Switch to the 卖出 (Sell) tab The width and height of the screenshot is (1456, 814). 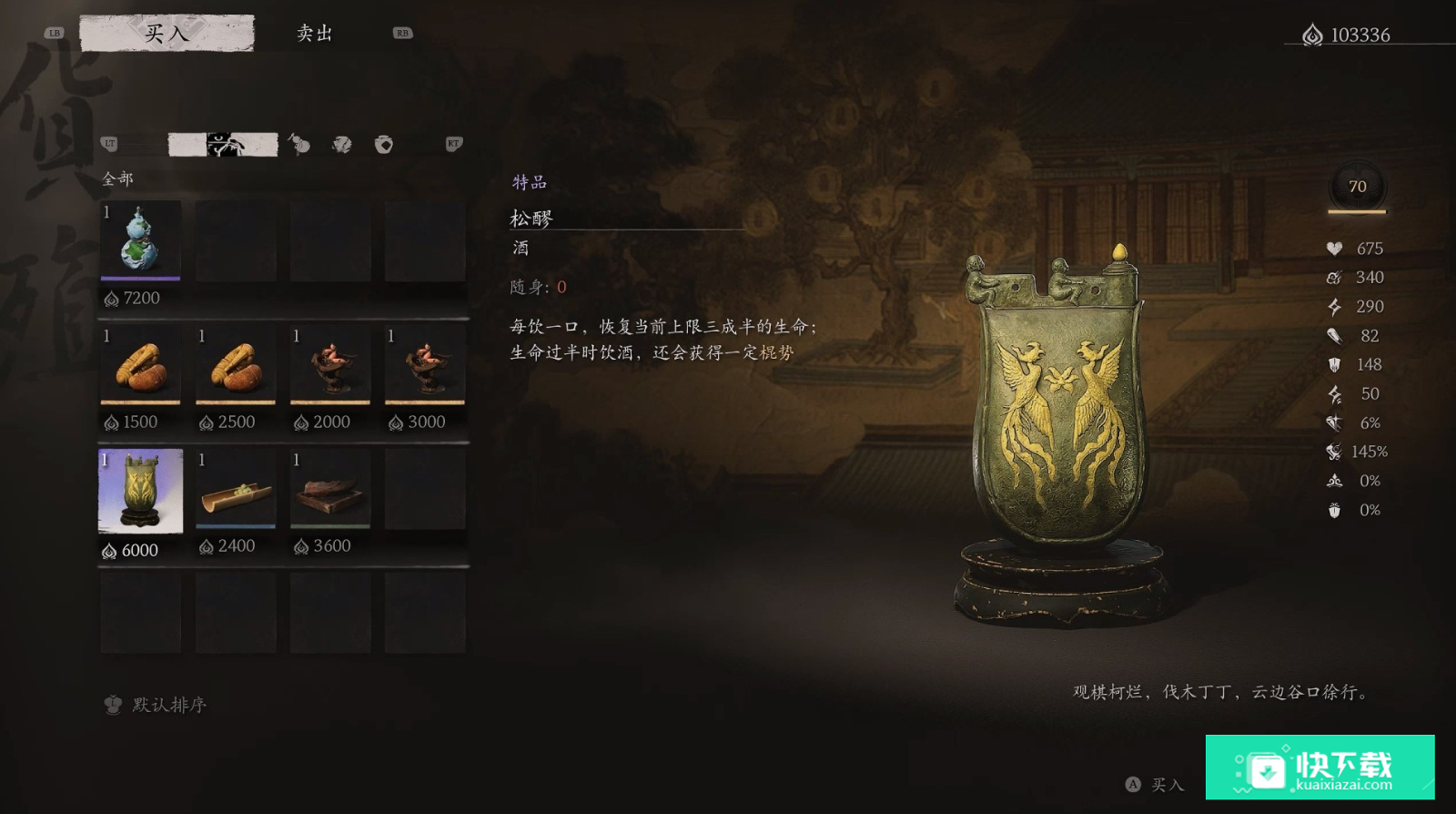tap(315, 34)
